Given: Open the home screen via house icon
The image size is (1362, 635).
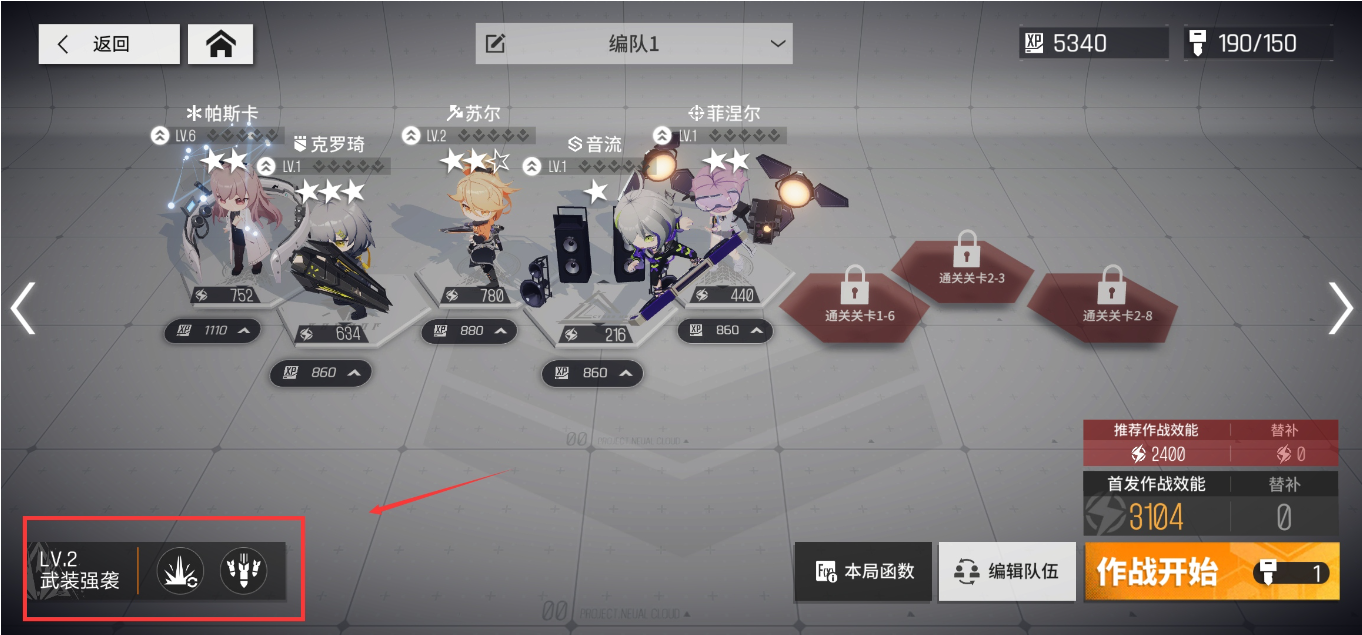Looking at the screenshot, I should tap(220, 44).
